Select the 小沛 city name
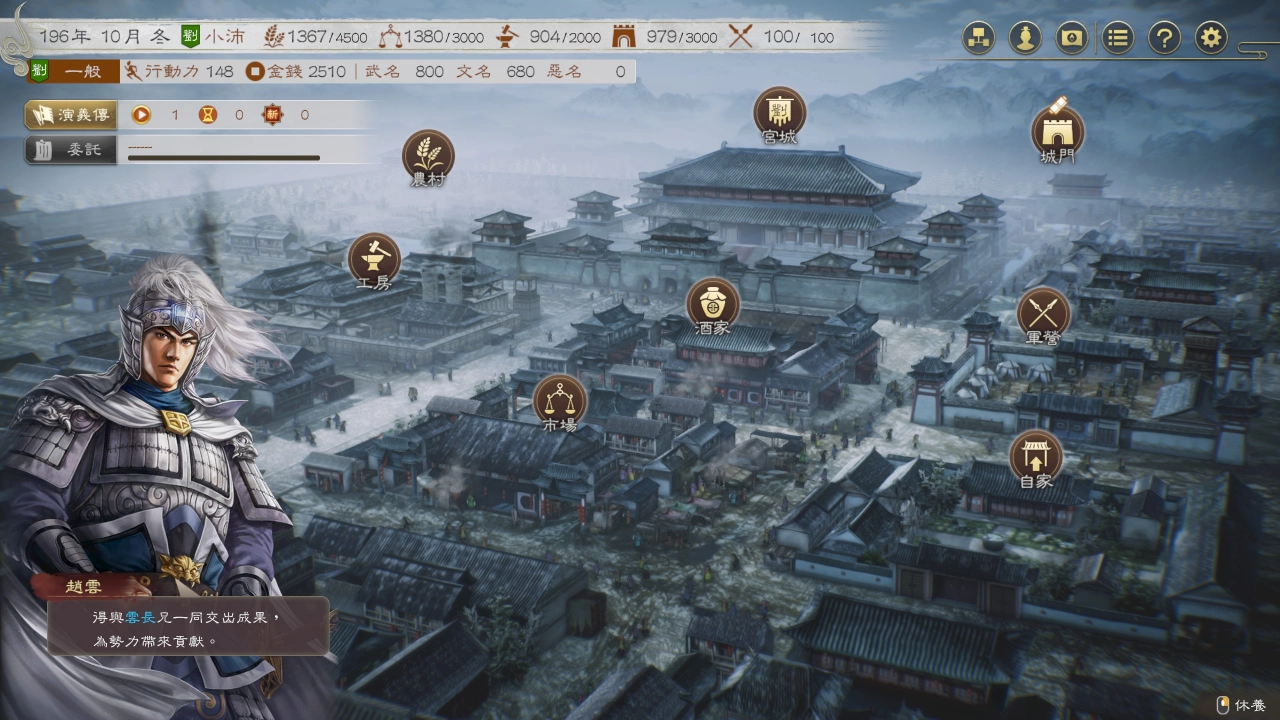Screen dimensions: 1280x720 coord(215,37)
